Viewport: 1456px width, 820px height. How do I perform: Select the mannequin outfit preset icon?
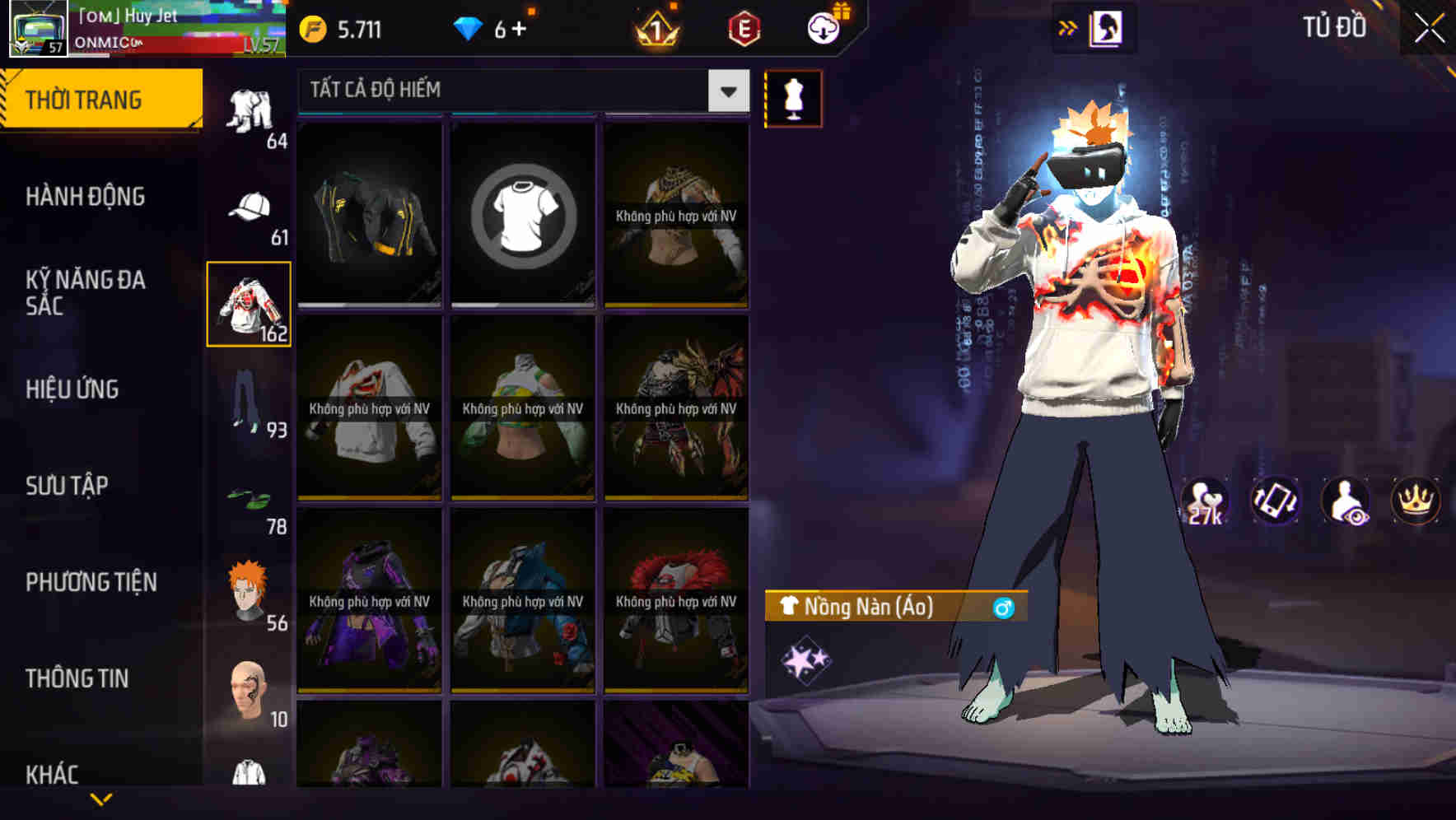point(793,99)
